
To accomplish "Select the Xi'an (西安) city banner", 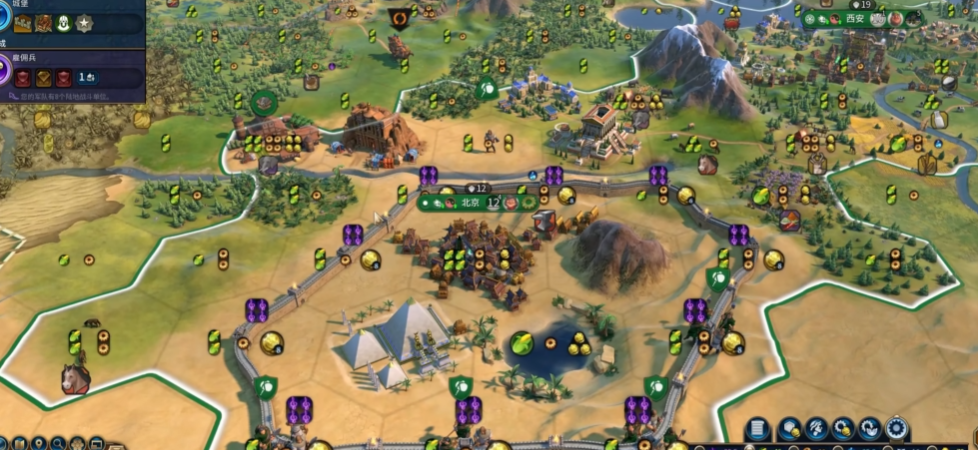I will [853, 18].
